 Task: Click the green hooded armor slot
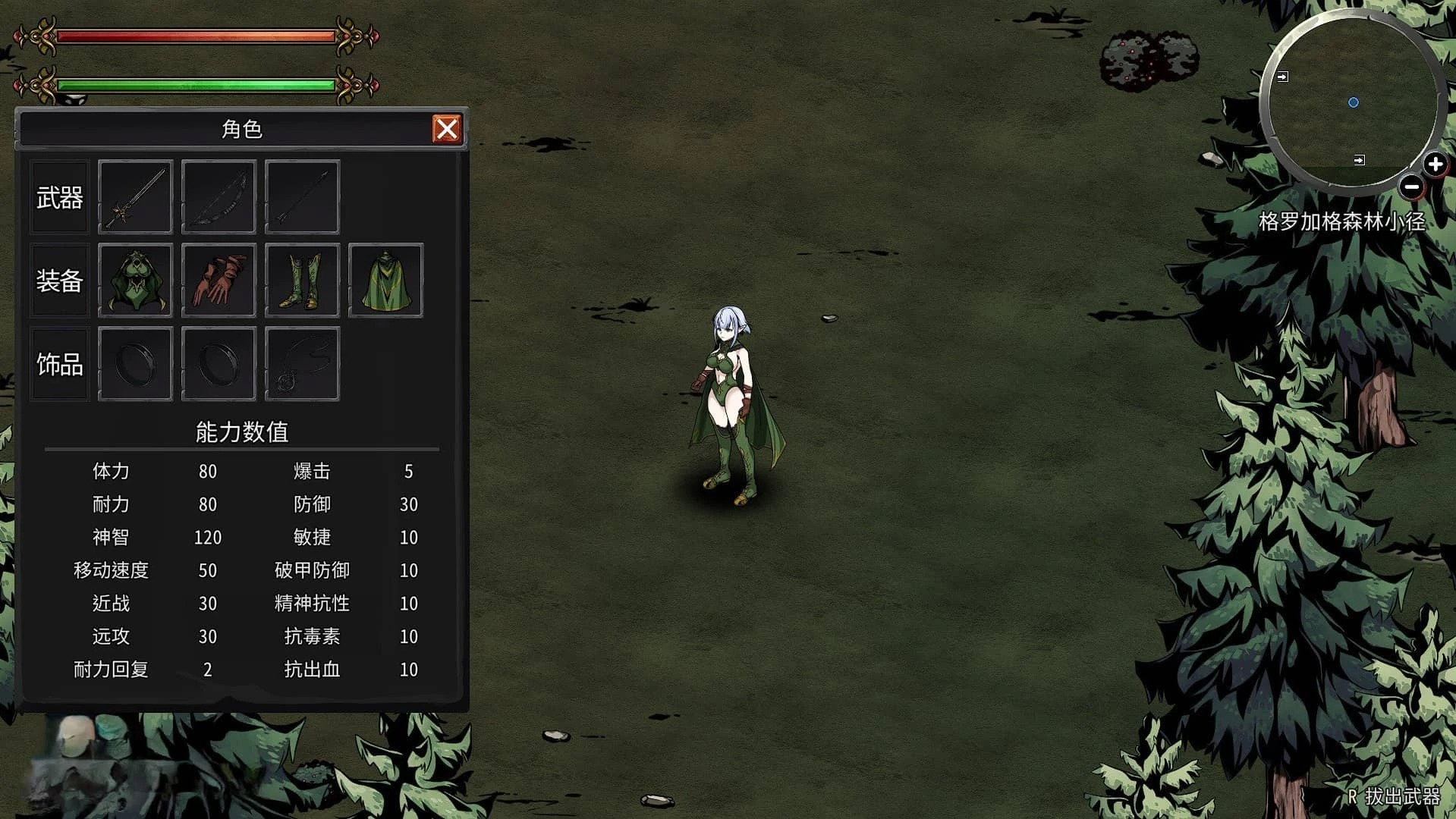click(x=135, y=281)
